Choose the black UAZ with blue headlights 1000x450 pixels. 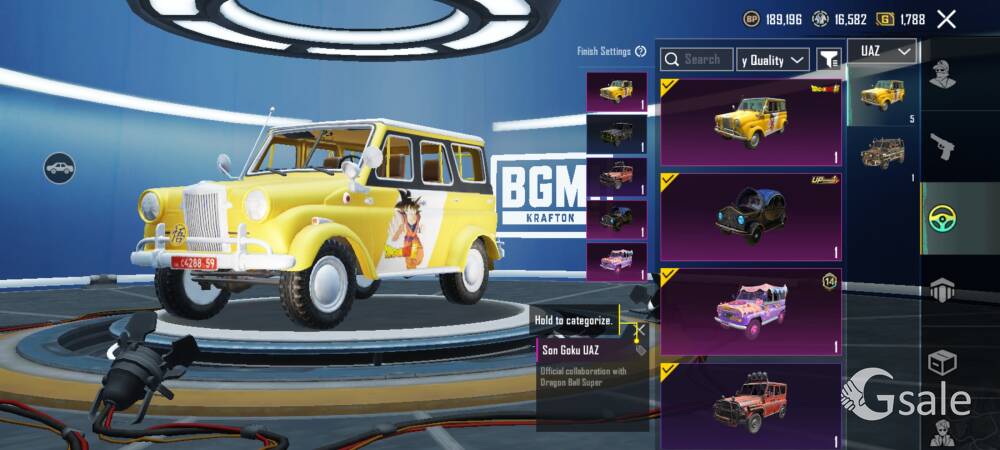750,216
